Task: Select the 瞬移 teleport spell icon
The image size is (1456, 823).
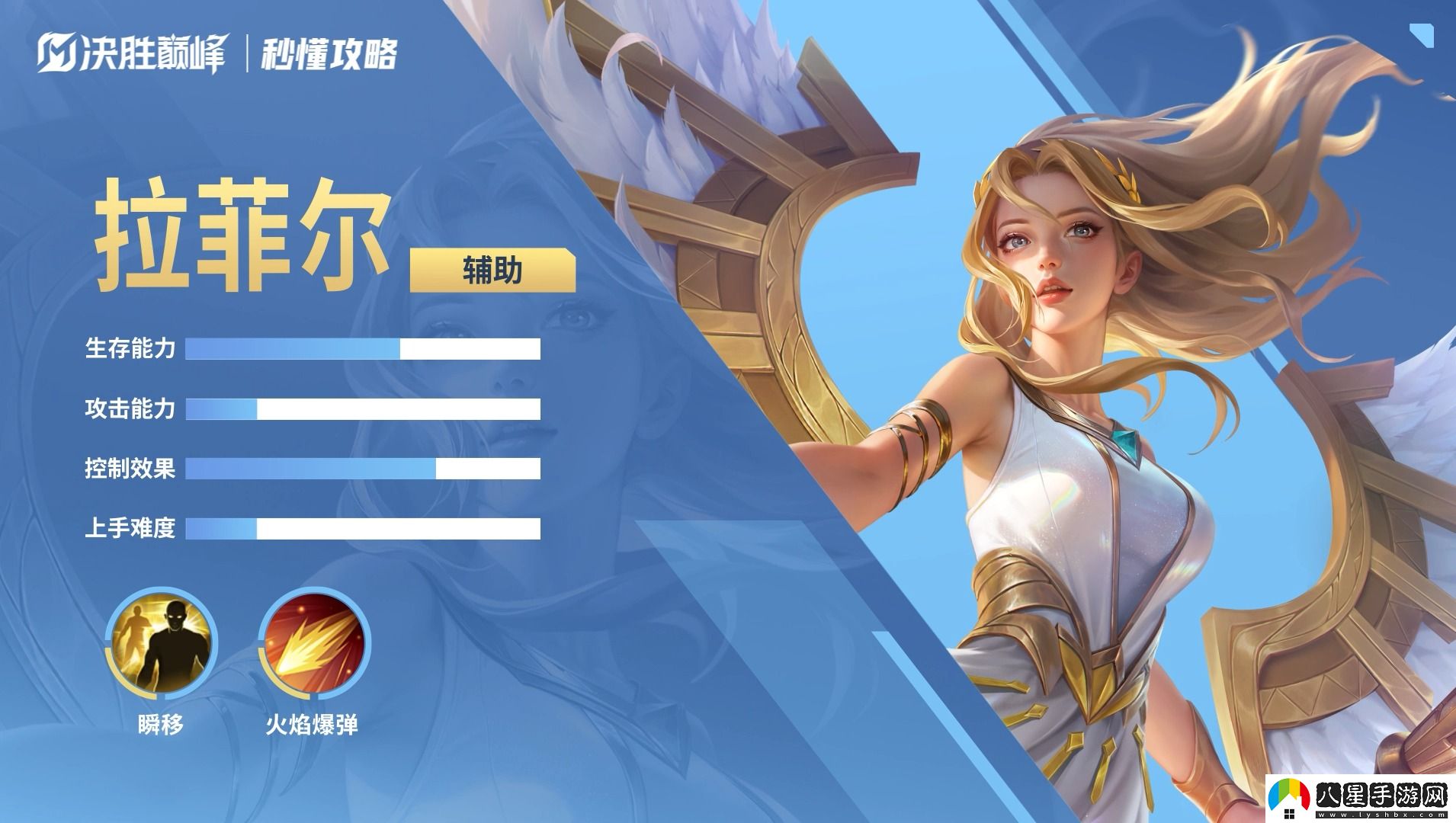Action: click(161, 644)
